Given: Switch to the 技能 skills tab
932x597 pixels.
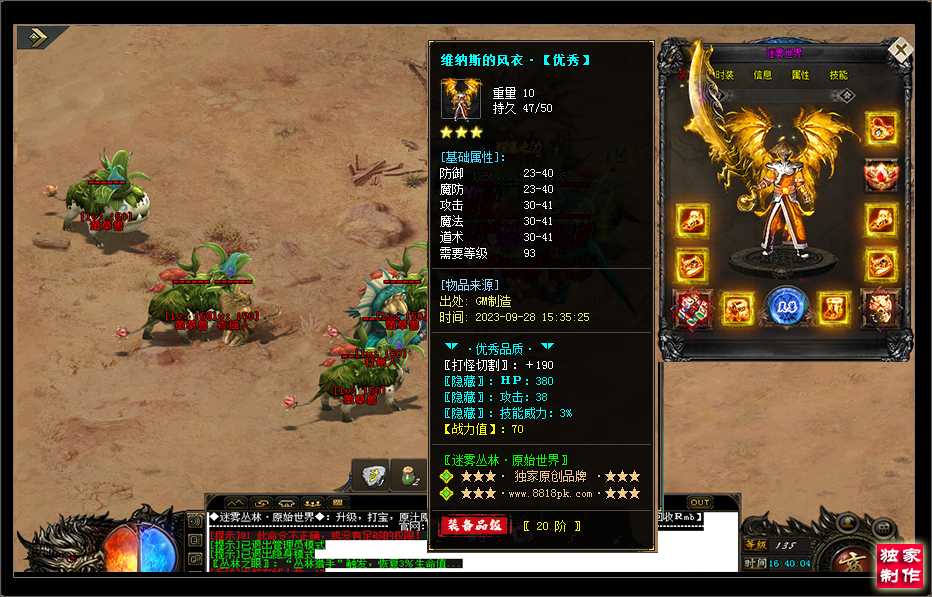Looking at the screenshot, I should (x=838, y=75).
